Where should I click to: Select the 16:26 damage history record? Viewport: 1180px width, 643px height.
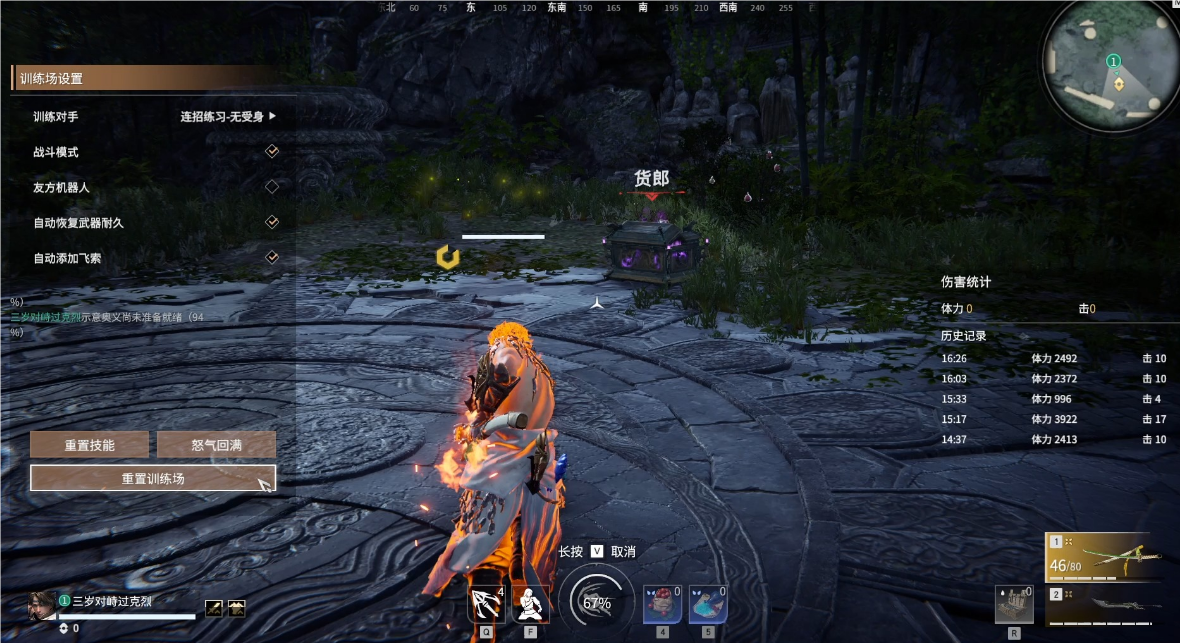1053,358
